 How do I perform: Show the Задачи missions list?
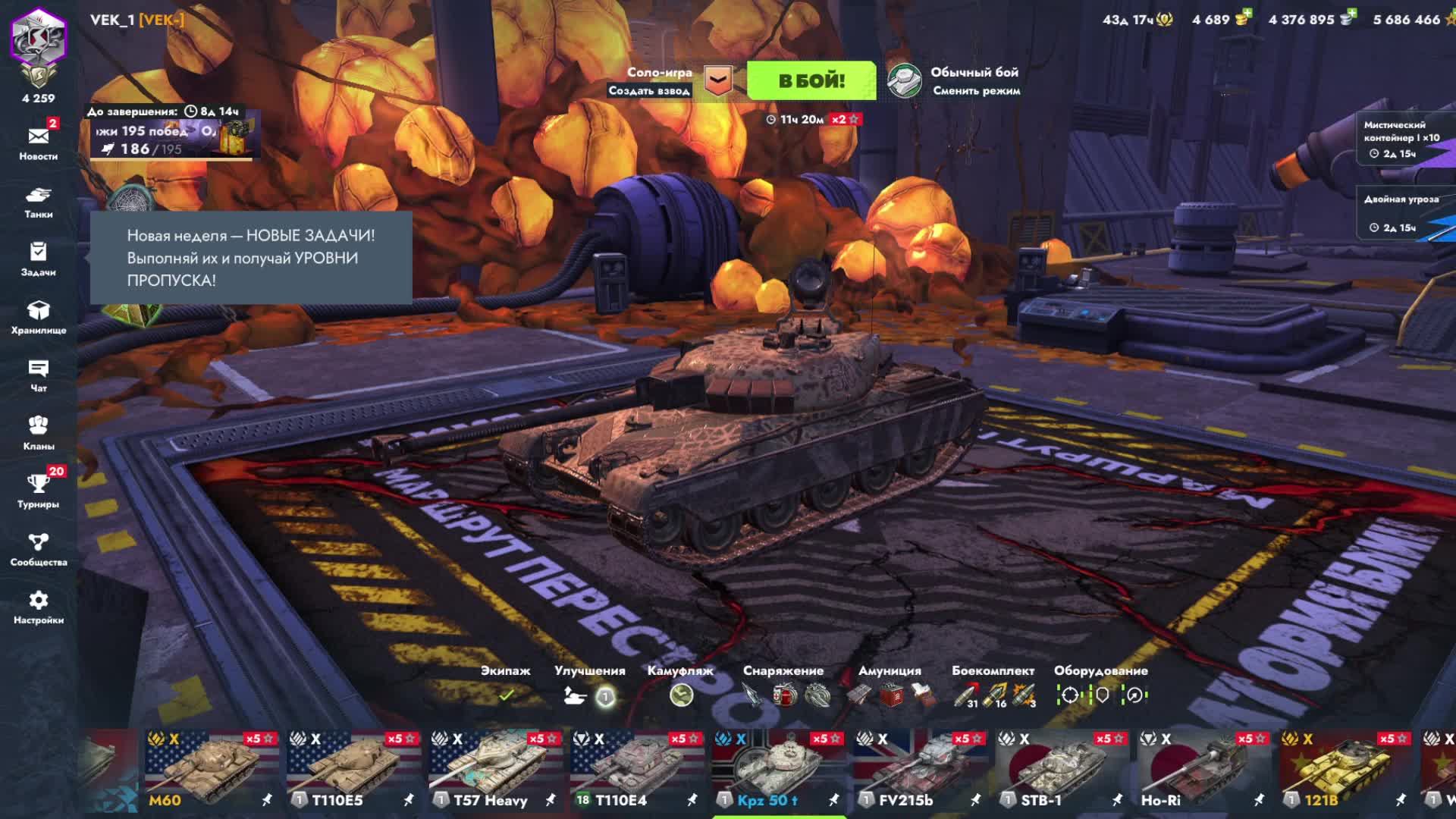point(39,259)
